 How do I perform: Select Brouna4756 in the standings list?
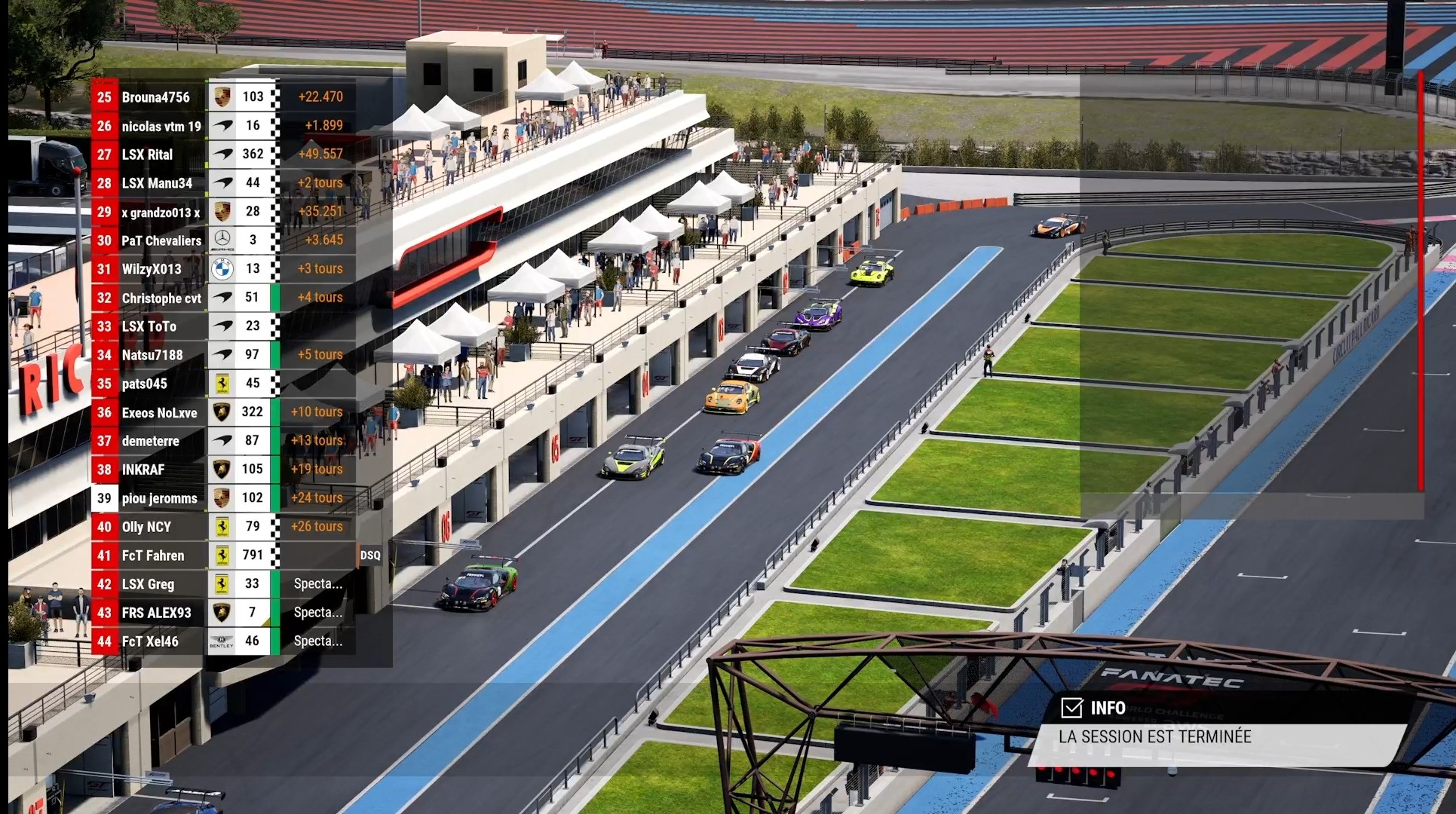coord(156,97)
